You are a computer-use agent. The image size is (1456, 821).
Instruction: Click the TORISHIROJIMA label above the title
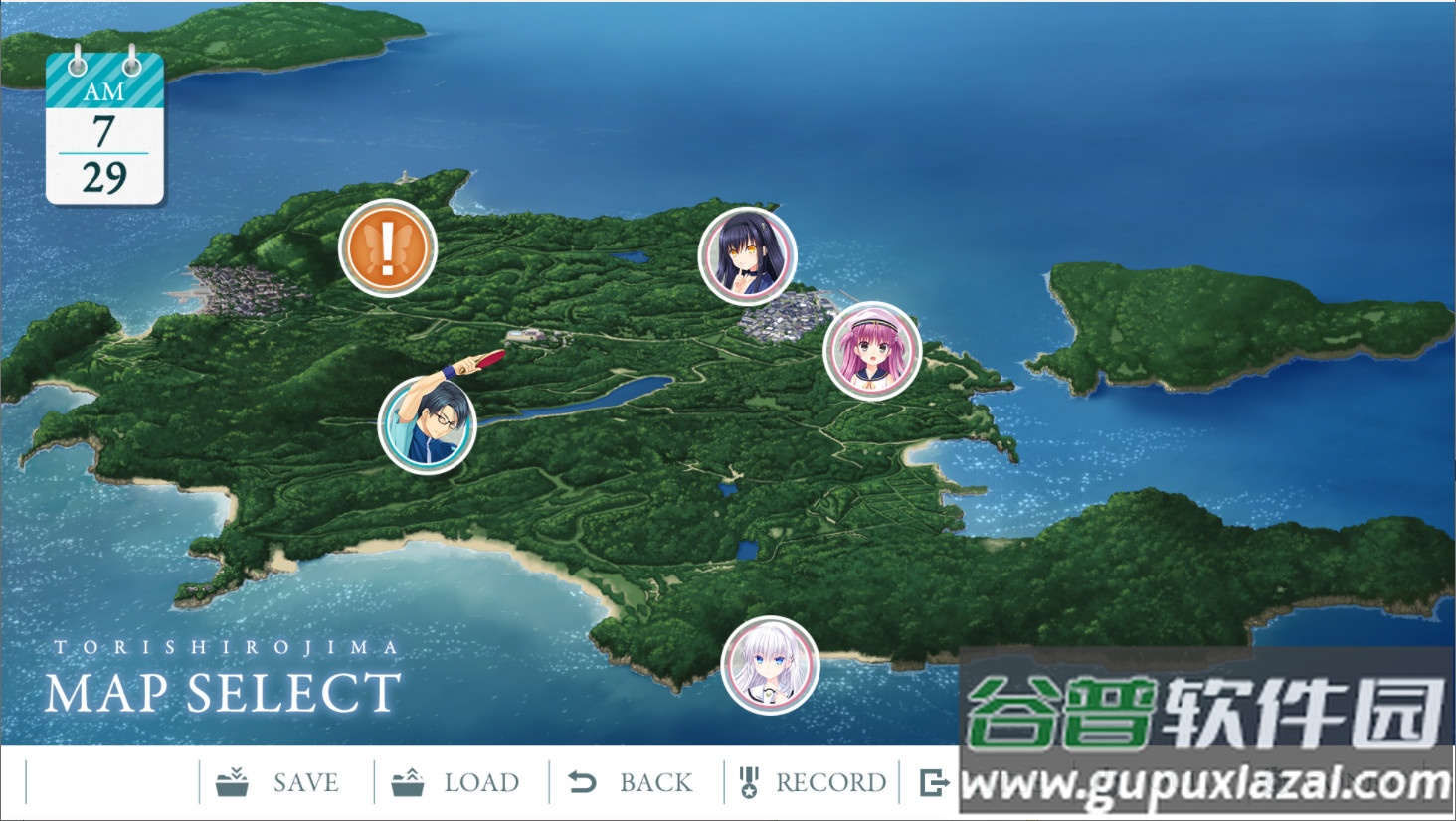tap(224, 644)
